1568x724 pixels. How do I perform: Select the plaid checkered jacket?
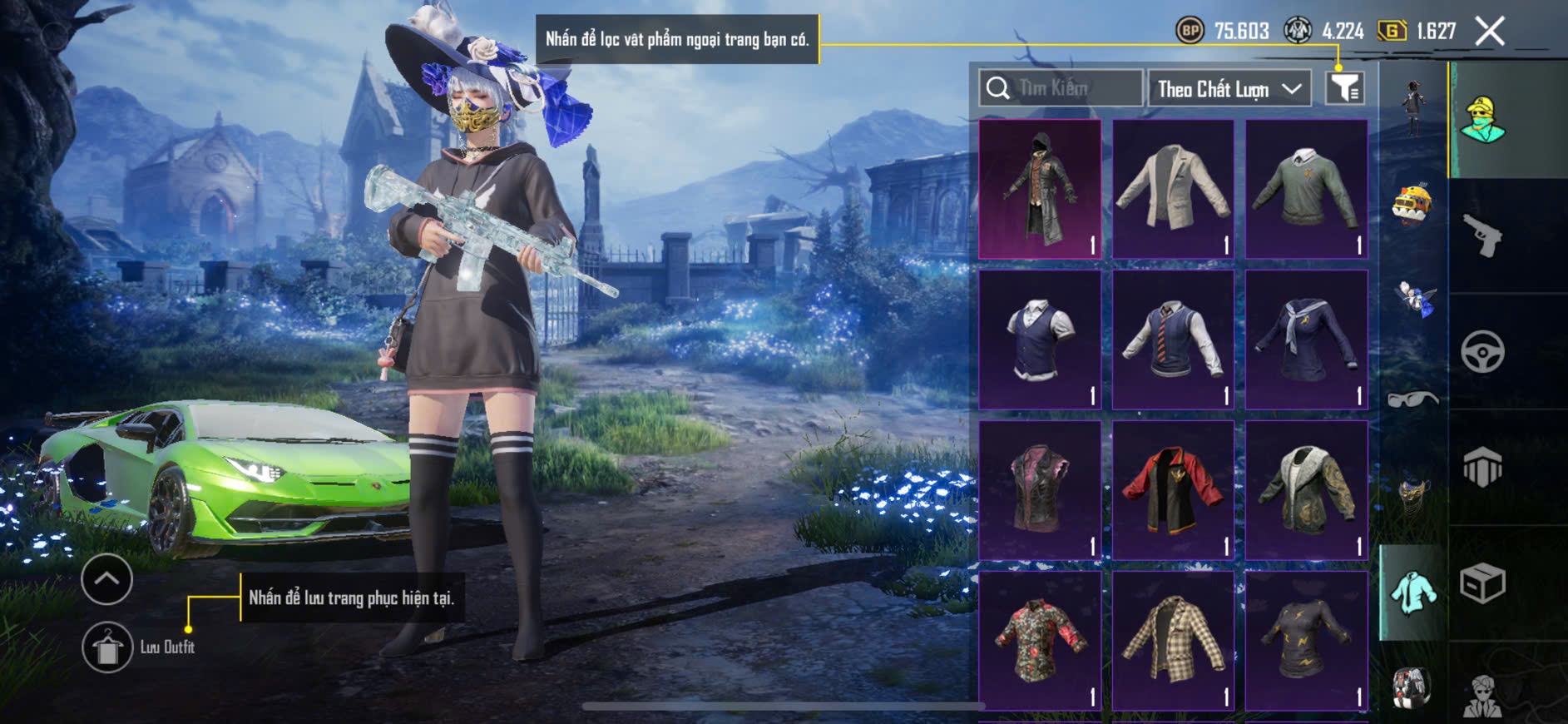tap(1173, 640)
